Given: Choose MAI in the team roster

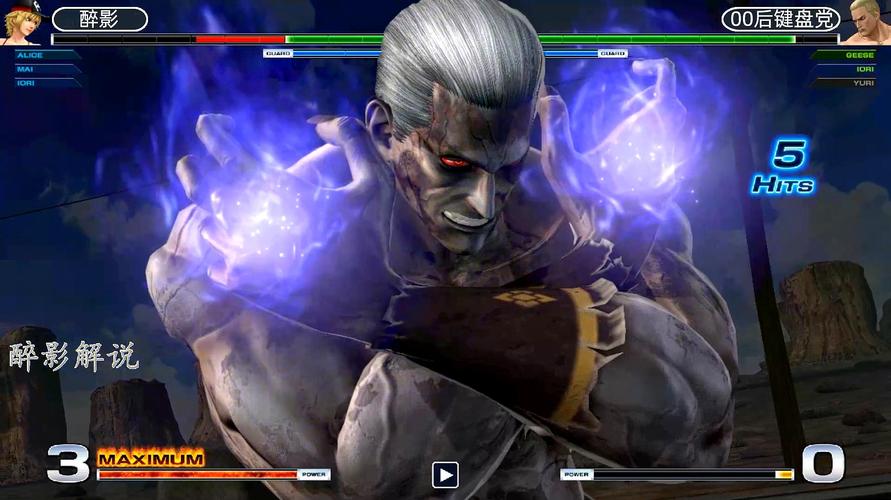Looking at the screenshot, I should click(x=25, y=69).
